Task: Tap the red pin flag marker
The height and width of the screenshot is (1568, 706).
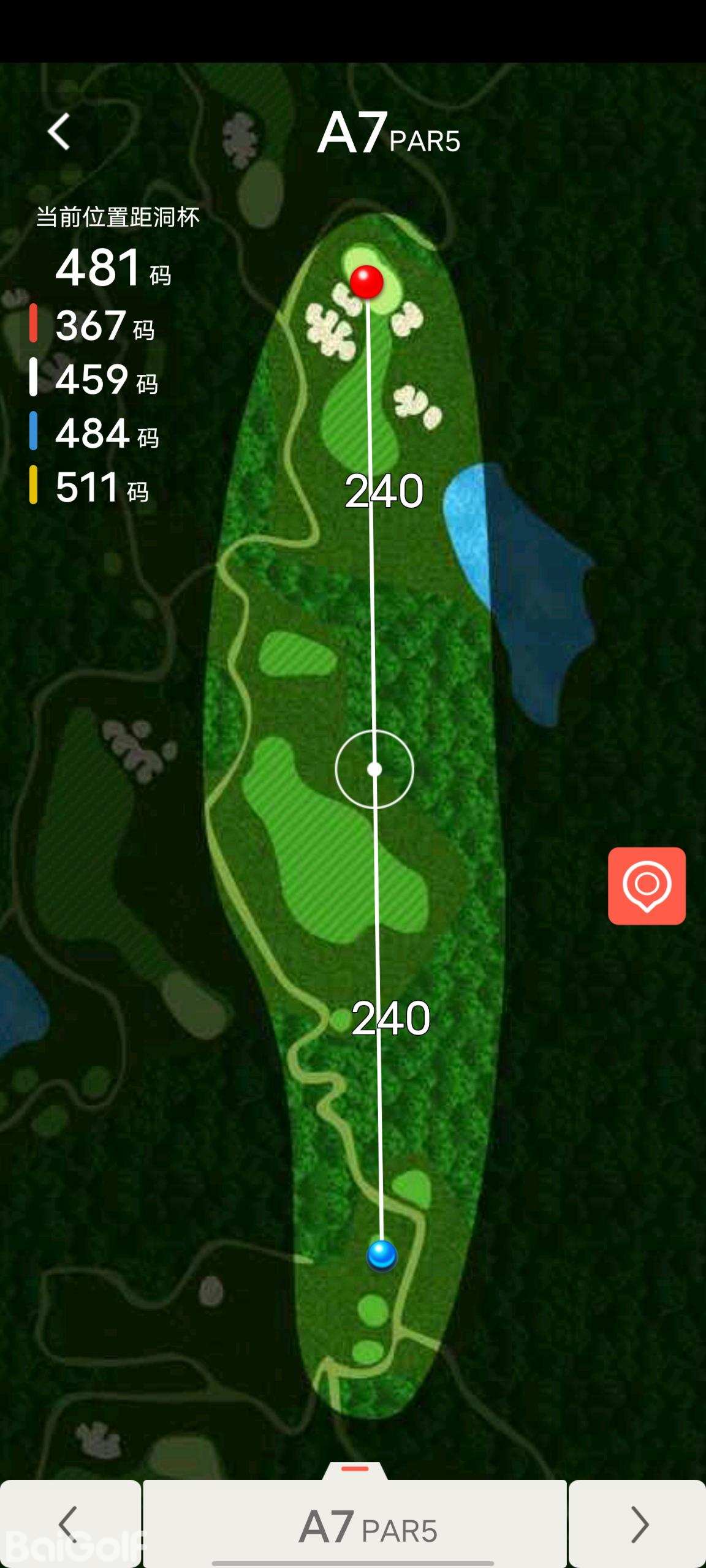Action: 366,282
